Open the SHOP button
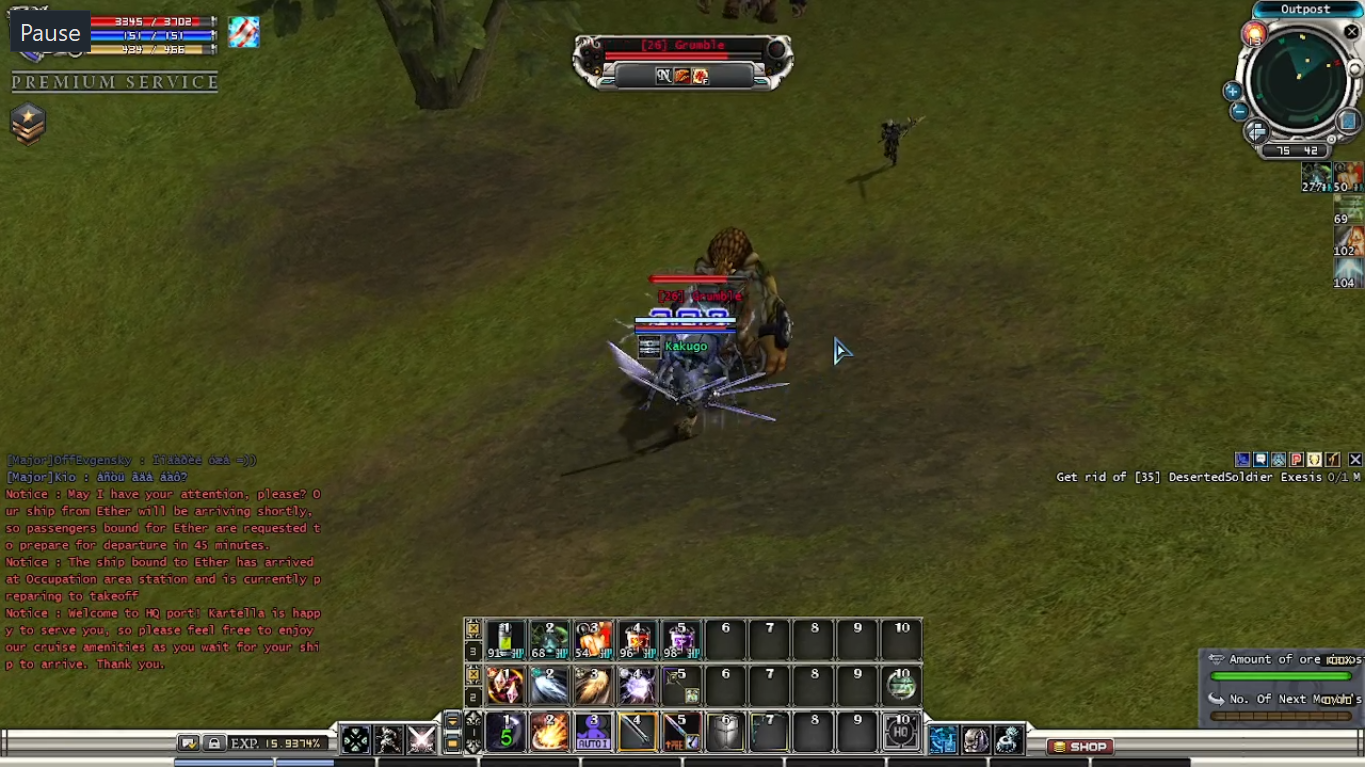 1081,746
